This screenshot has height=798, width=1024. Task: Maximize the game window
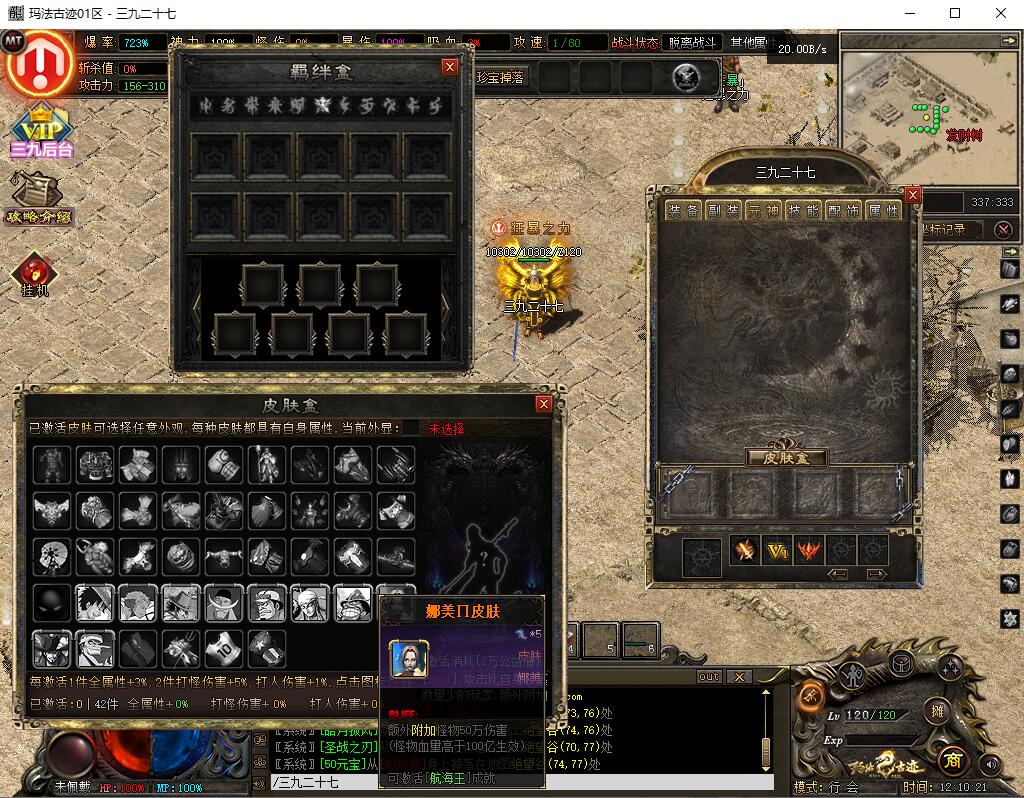[x=955, y=13]
